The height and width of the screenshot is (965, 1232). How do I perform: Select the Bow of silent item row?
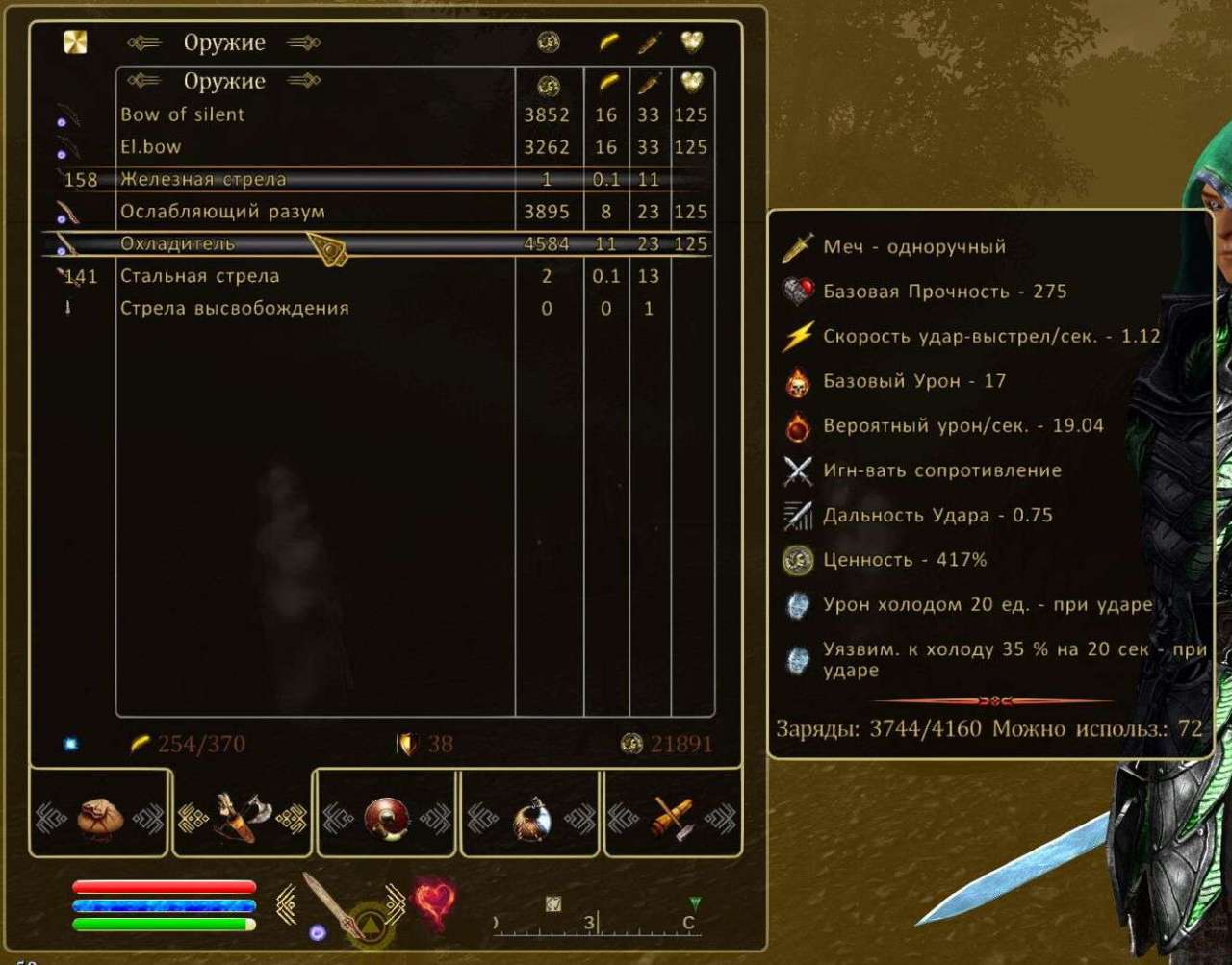click(289, 114)
